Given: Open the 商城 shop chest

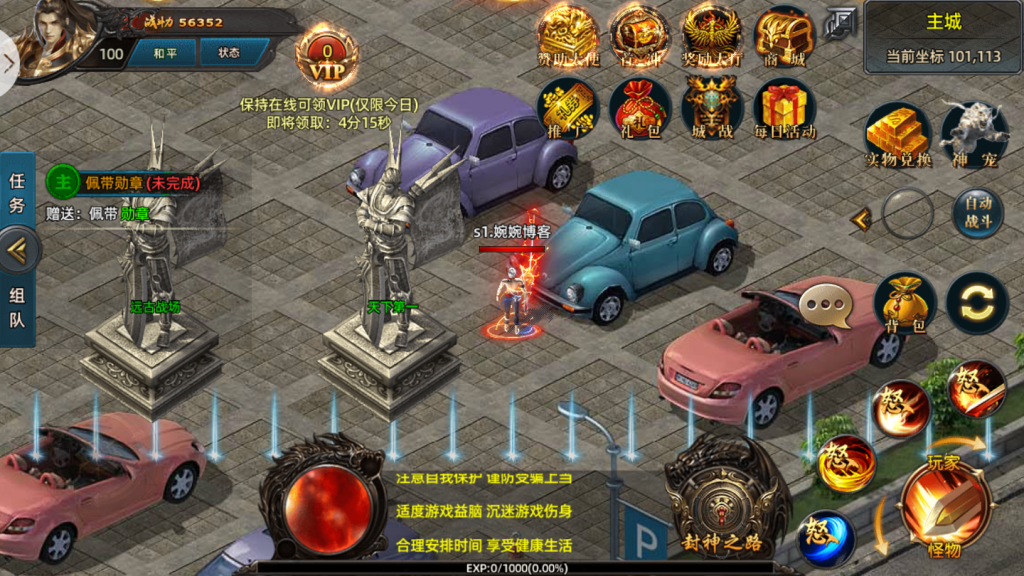Looking at the screenshot, I should coord(784,38).
